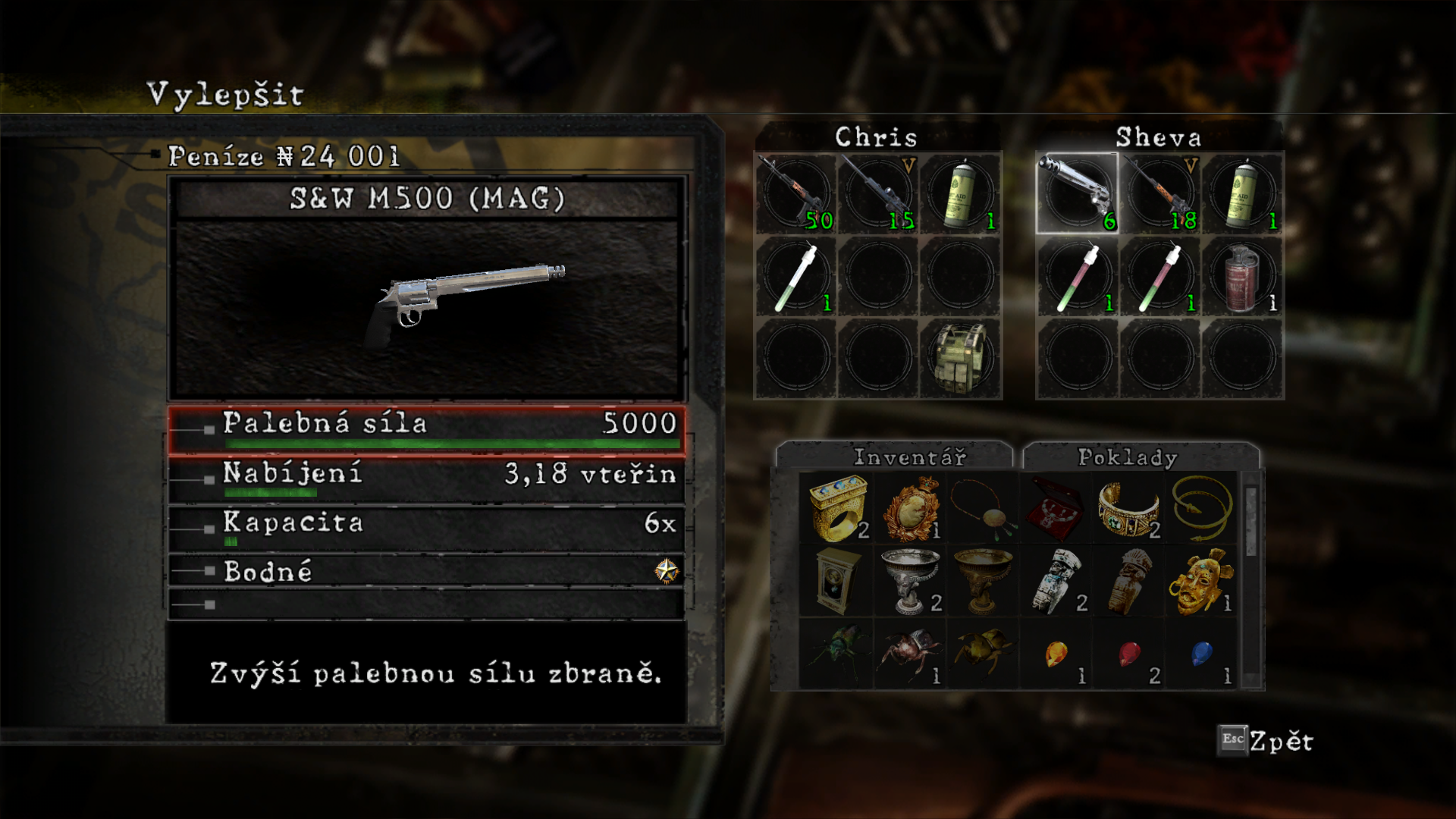1456x819 pixels.
Task: Select the gold jeweled ring treasure
Action: pyautogui.click(x=836, y=507)
